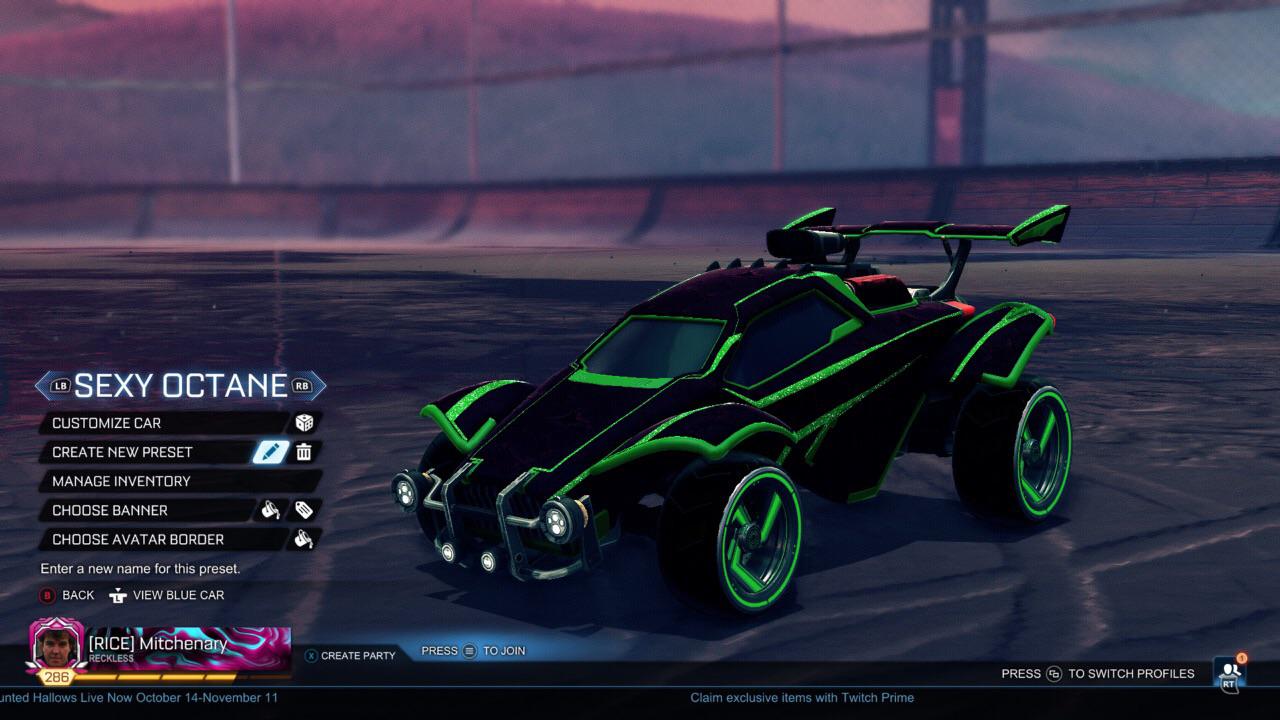Click the dice icon next to Customize Car

tap(304, 423)
